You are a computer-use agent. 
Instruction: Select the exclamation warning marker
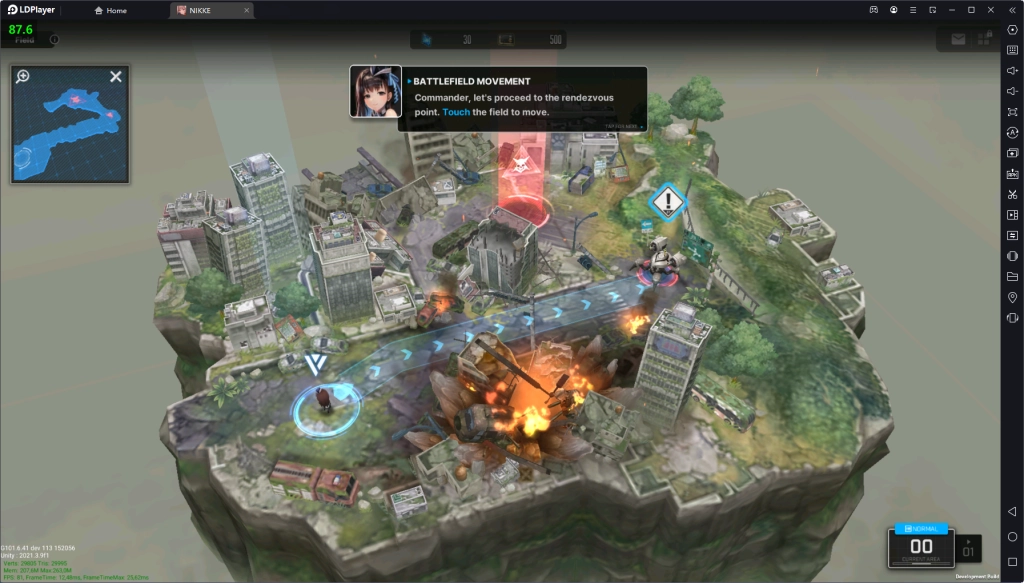click(666, 201)
